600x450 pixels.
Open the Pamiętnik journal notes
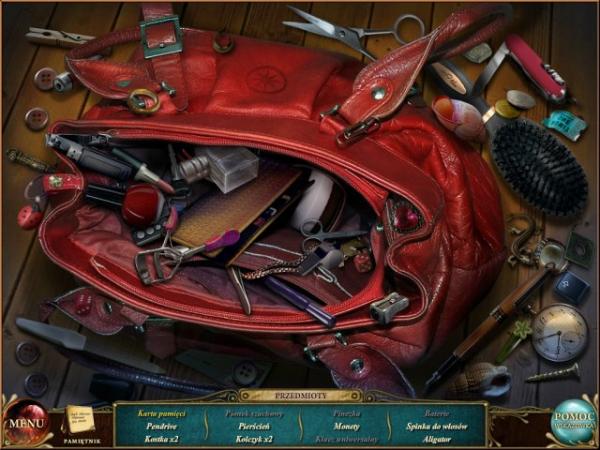tap(78, 418)
